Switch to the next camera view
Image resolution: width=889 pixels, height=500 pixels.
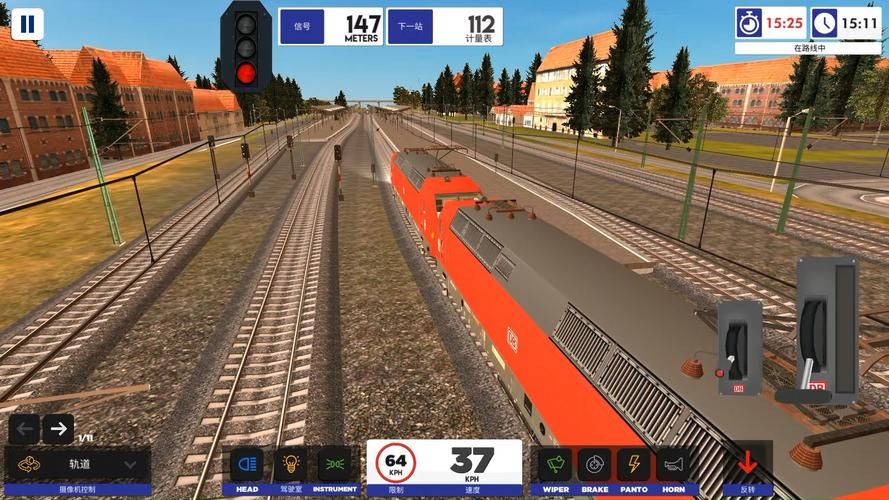click(59, 430)
